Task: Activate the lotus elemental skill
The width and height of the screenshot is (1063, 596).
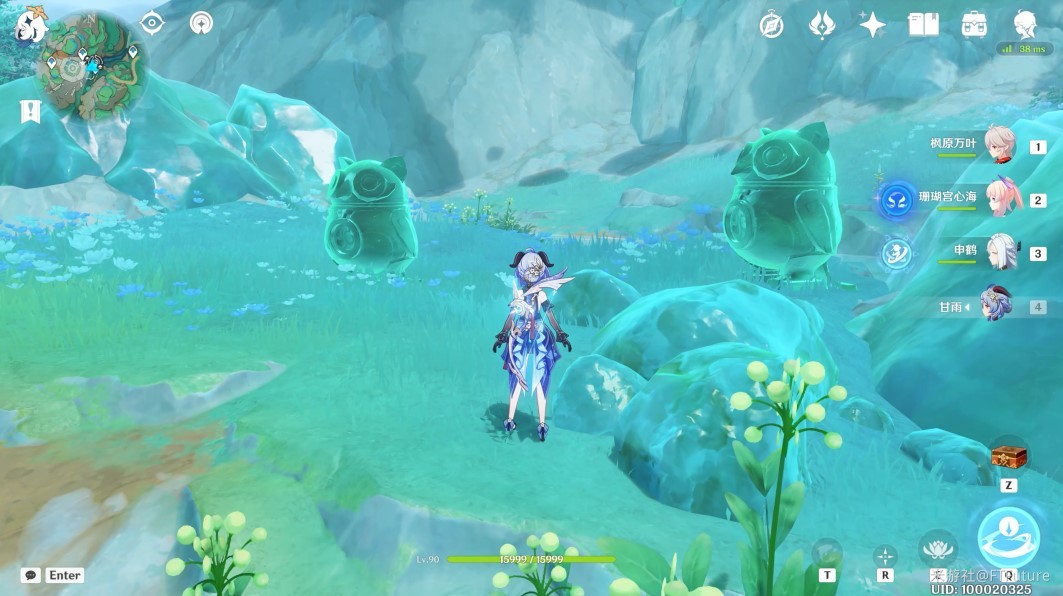Action: coord(938,549)
